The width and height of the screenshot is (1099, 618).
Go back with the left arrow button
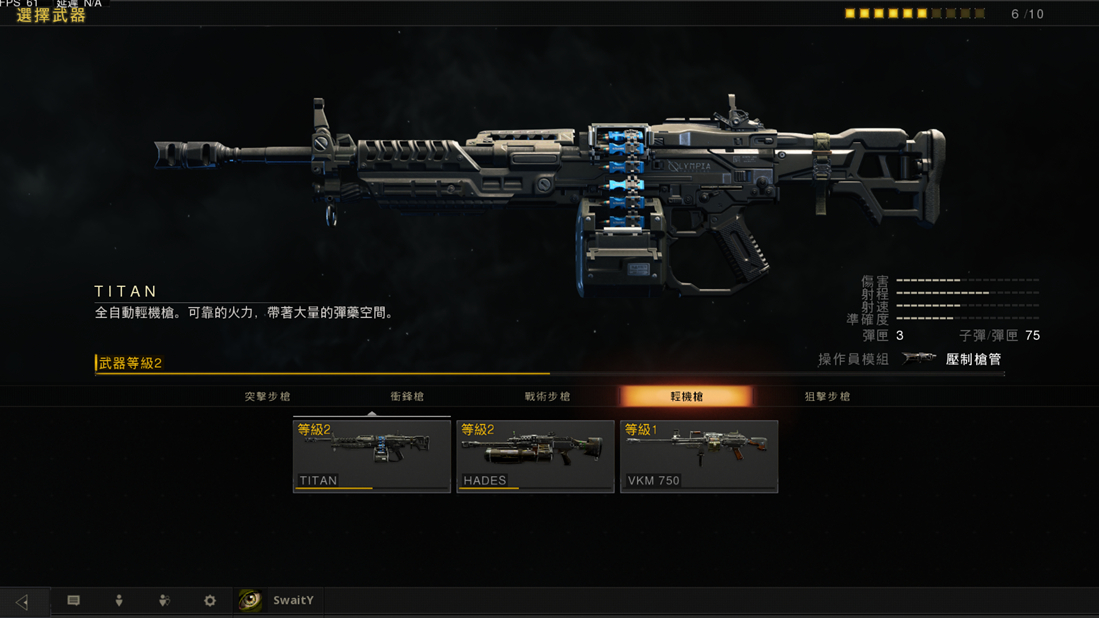22,601
